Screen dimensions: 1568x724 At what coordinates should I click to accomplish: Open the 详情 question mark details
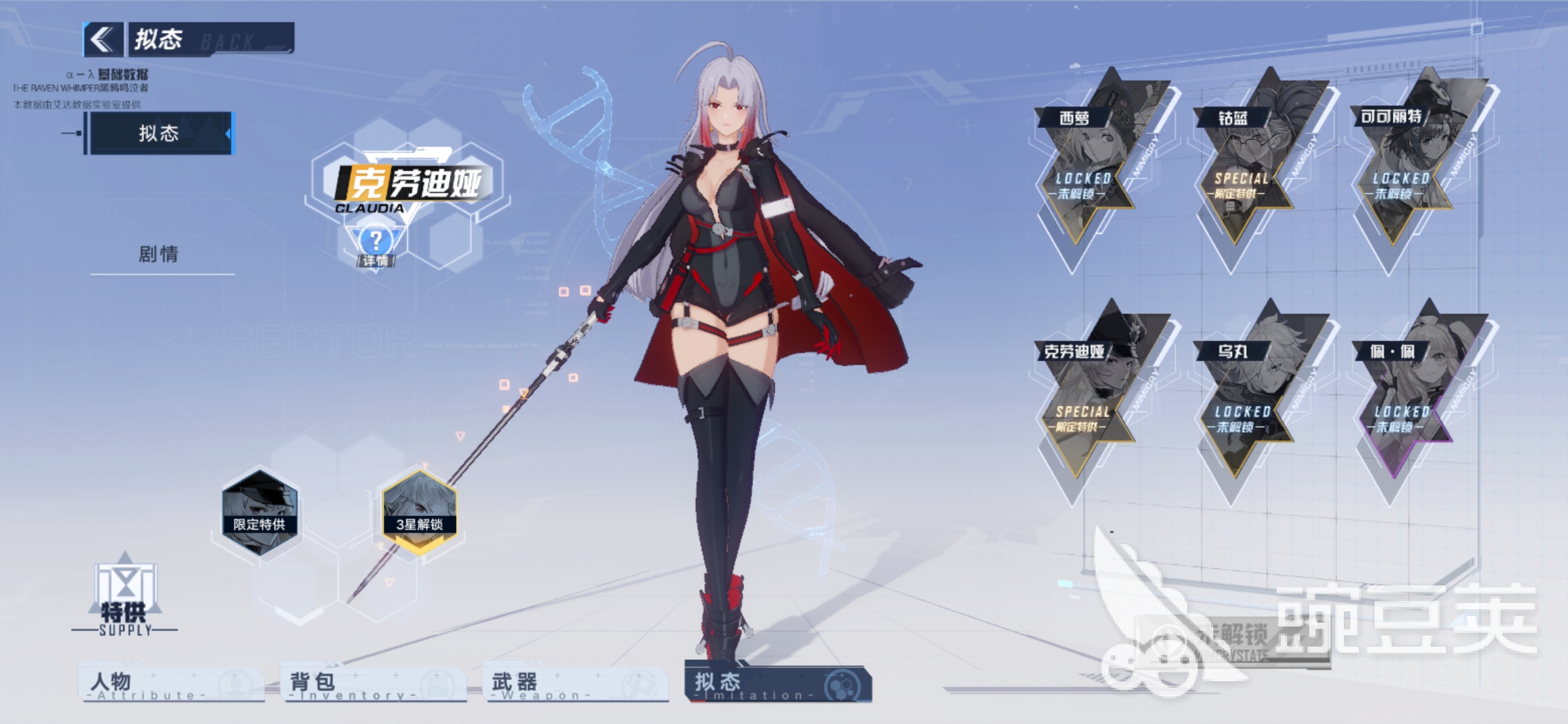375,245
